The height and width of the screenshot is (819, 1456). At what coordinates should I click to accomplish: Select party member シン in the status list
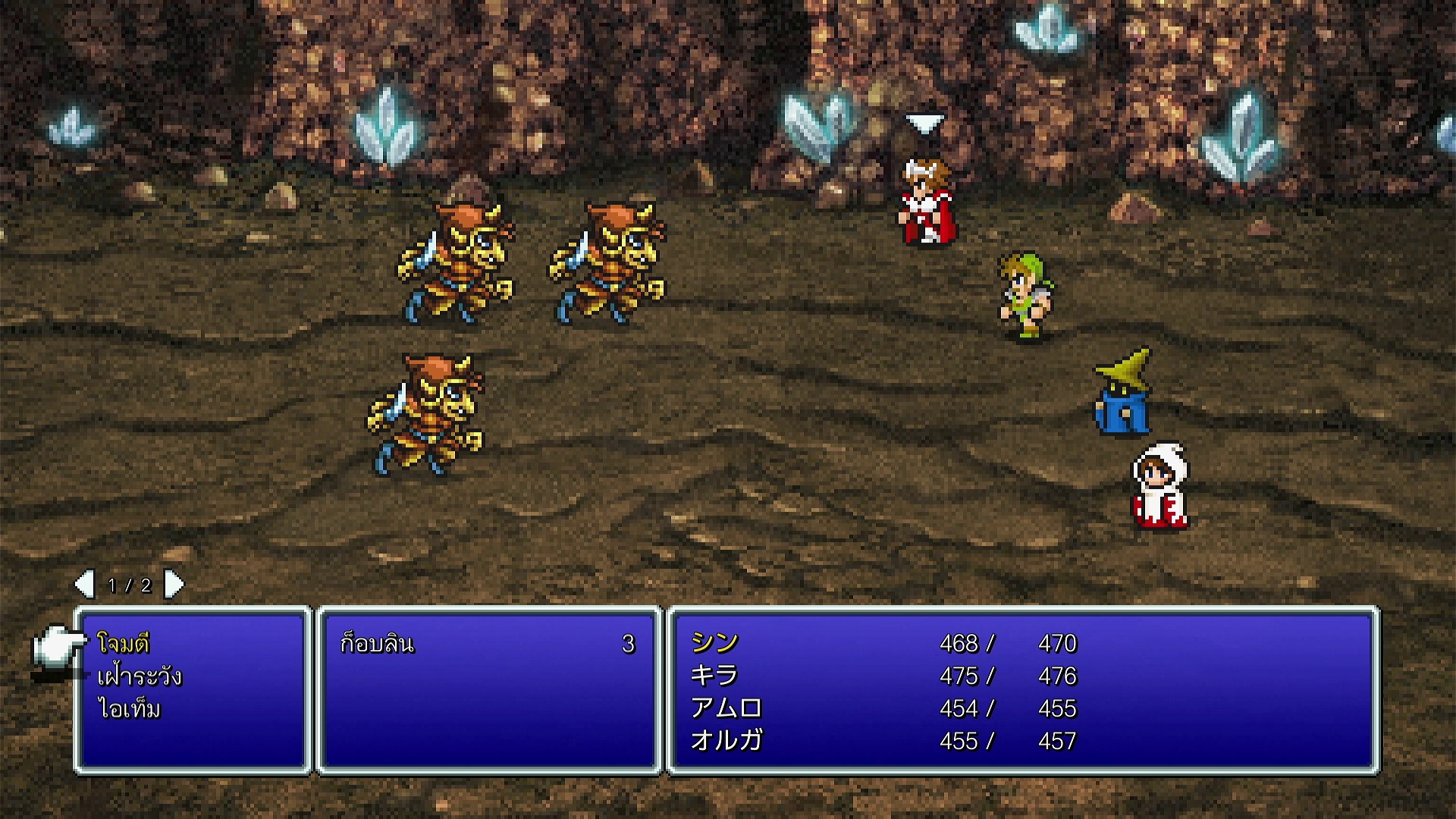pos(714,643)
